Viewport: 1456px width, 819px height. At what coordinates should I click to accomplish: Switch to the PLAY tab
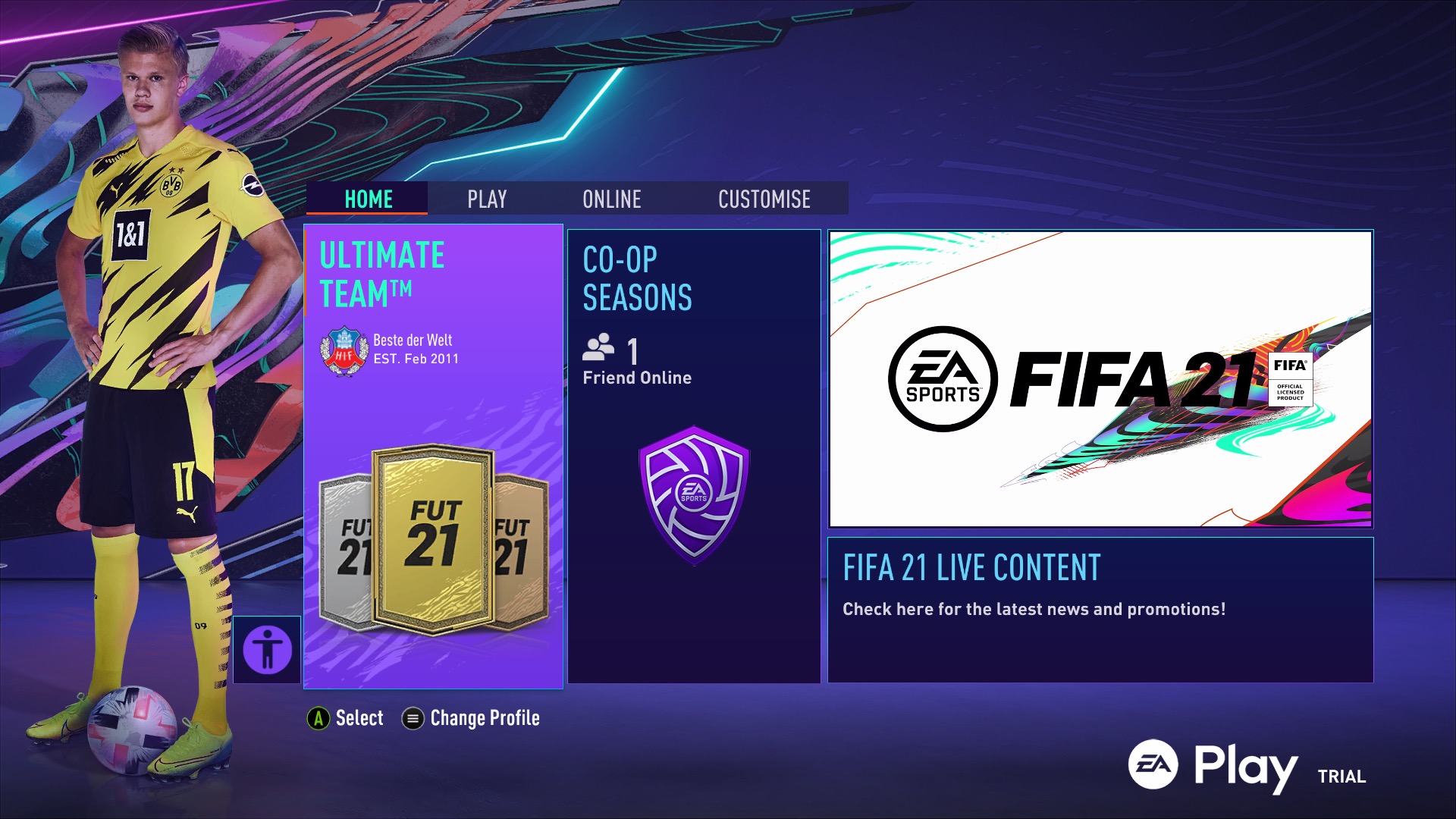click(486, 199)
